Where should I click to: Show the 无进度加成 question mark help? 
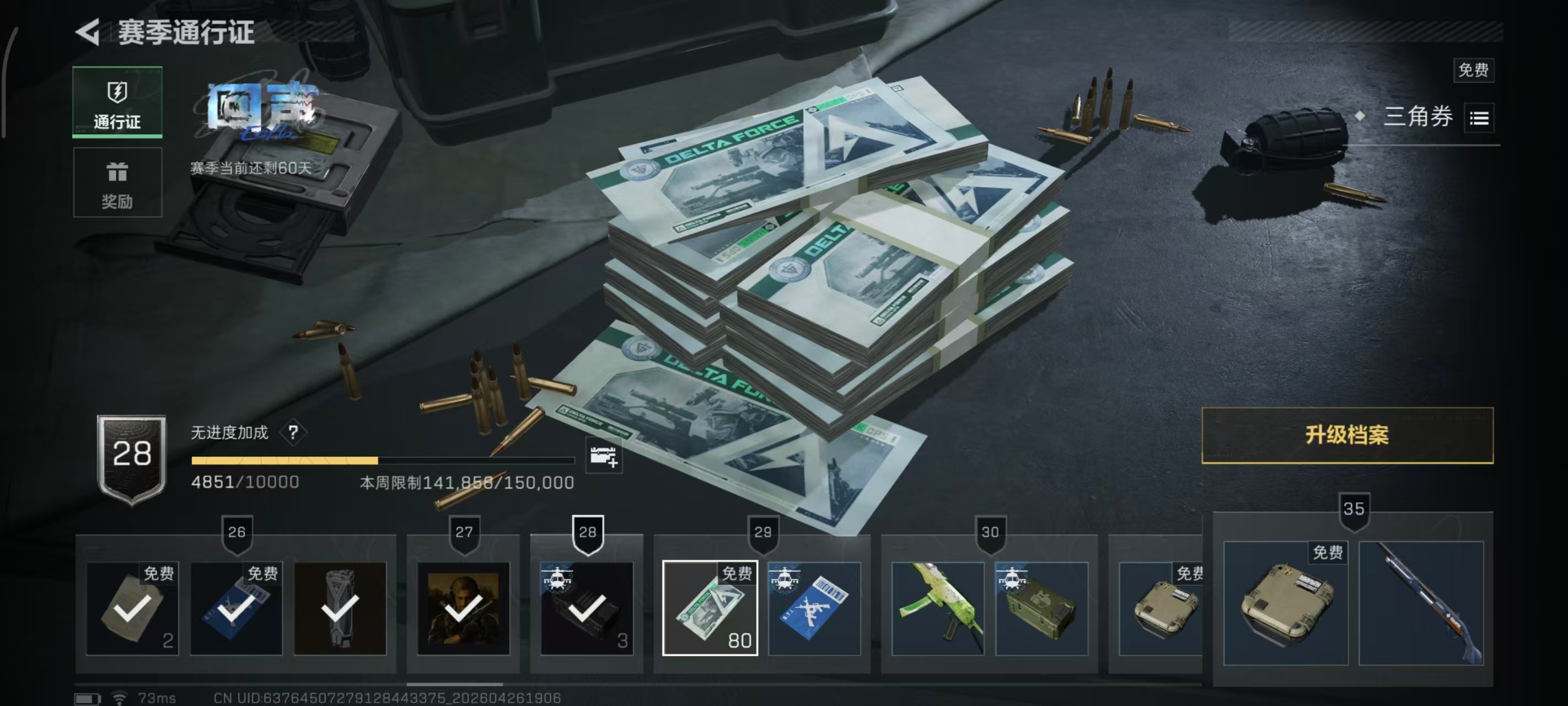[x=293, y=432]
